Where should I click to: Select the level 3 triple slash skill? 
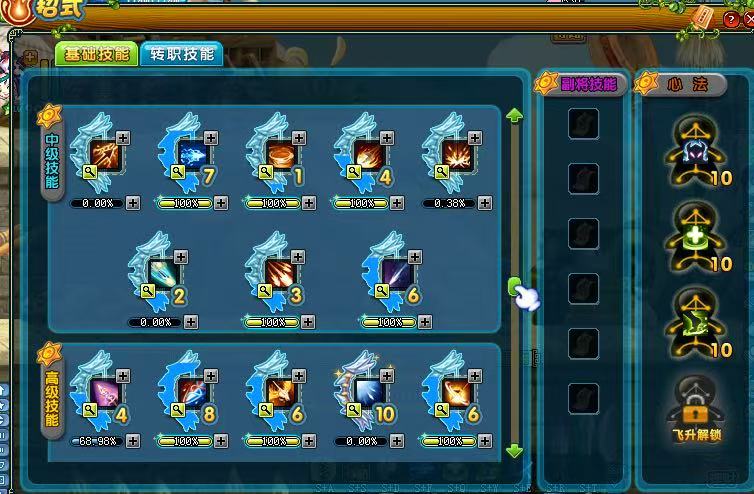tap(281, 273)
